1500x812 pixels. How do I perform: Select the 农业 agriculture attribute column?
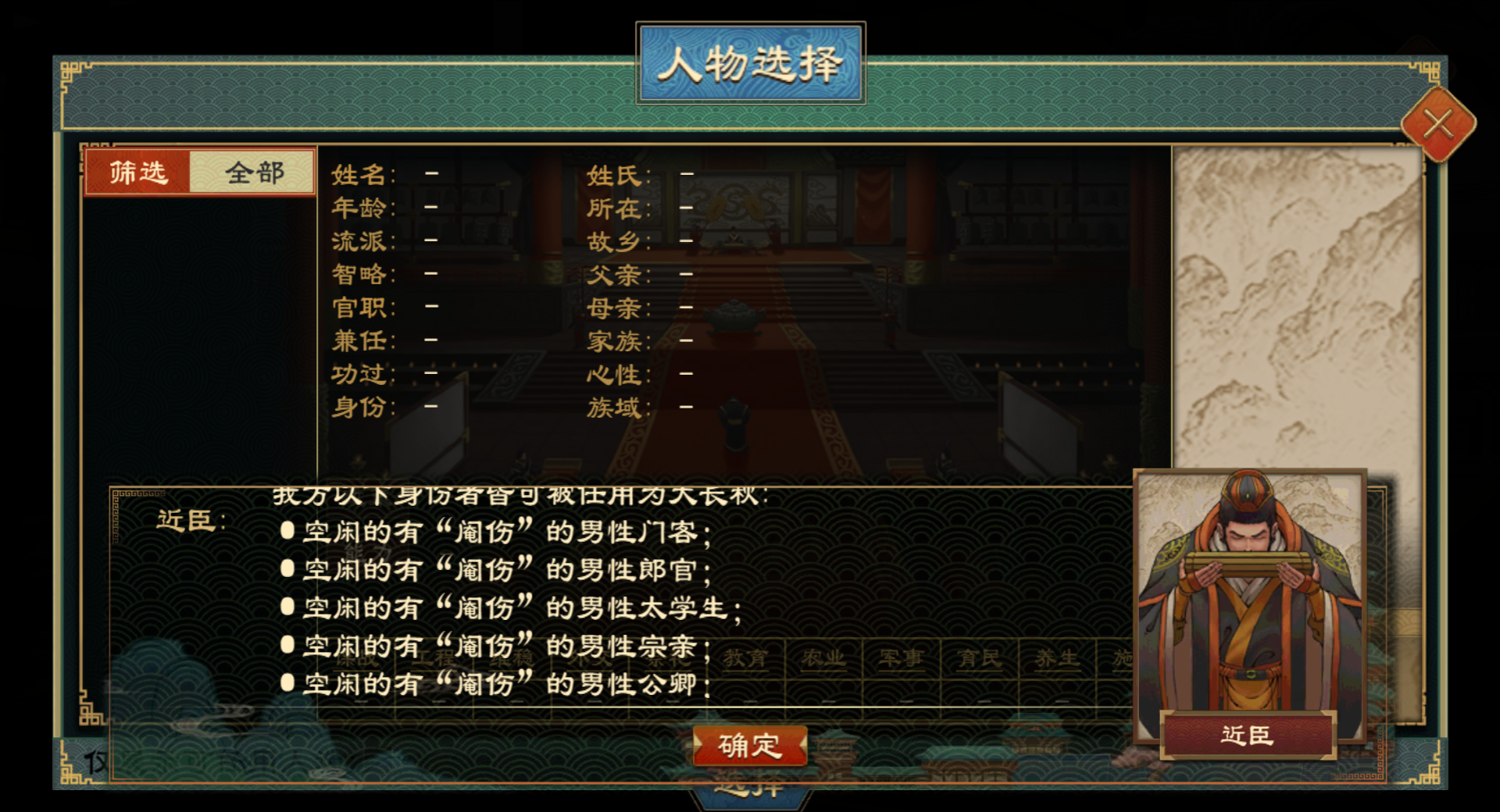(x=824, y=660)
